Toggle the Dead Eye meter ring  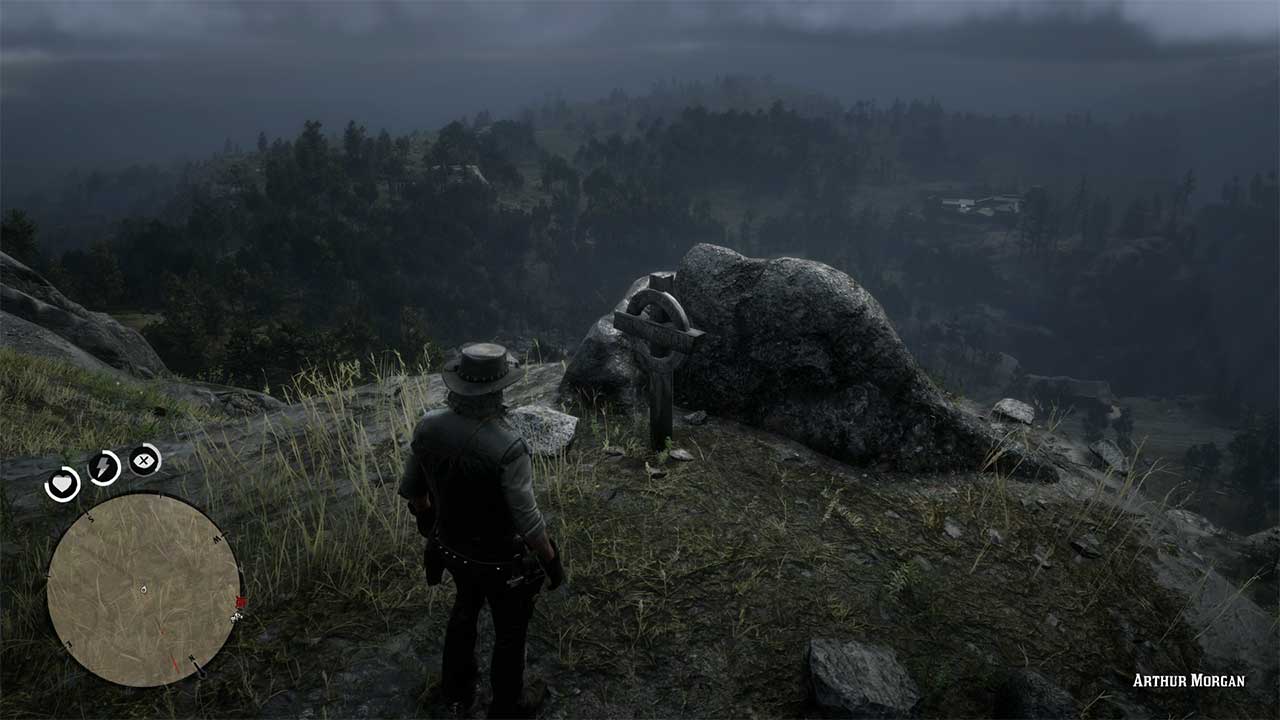144,461
